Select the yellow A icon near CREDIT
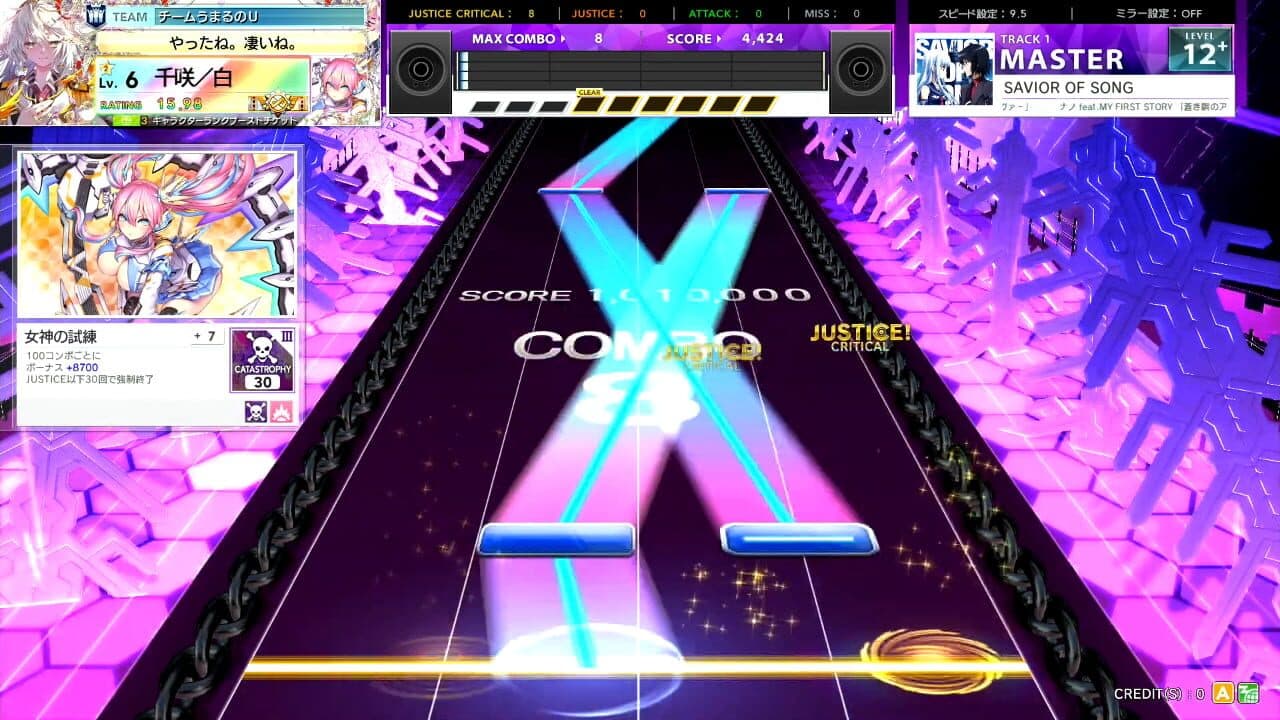1280x720 pixels. point(1223,692)
